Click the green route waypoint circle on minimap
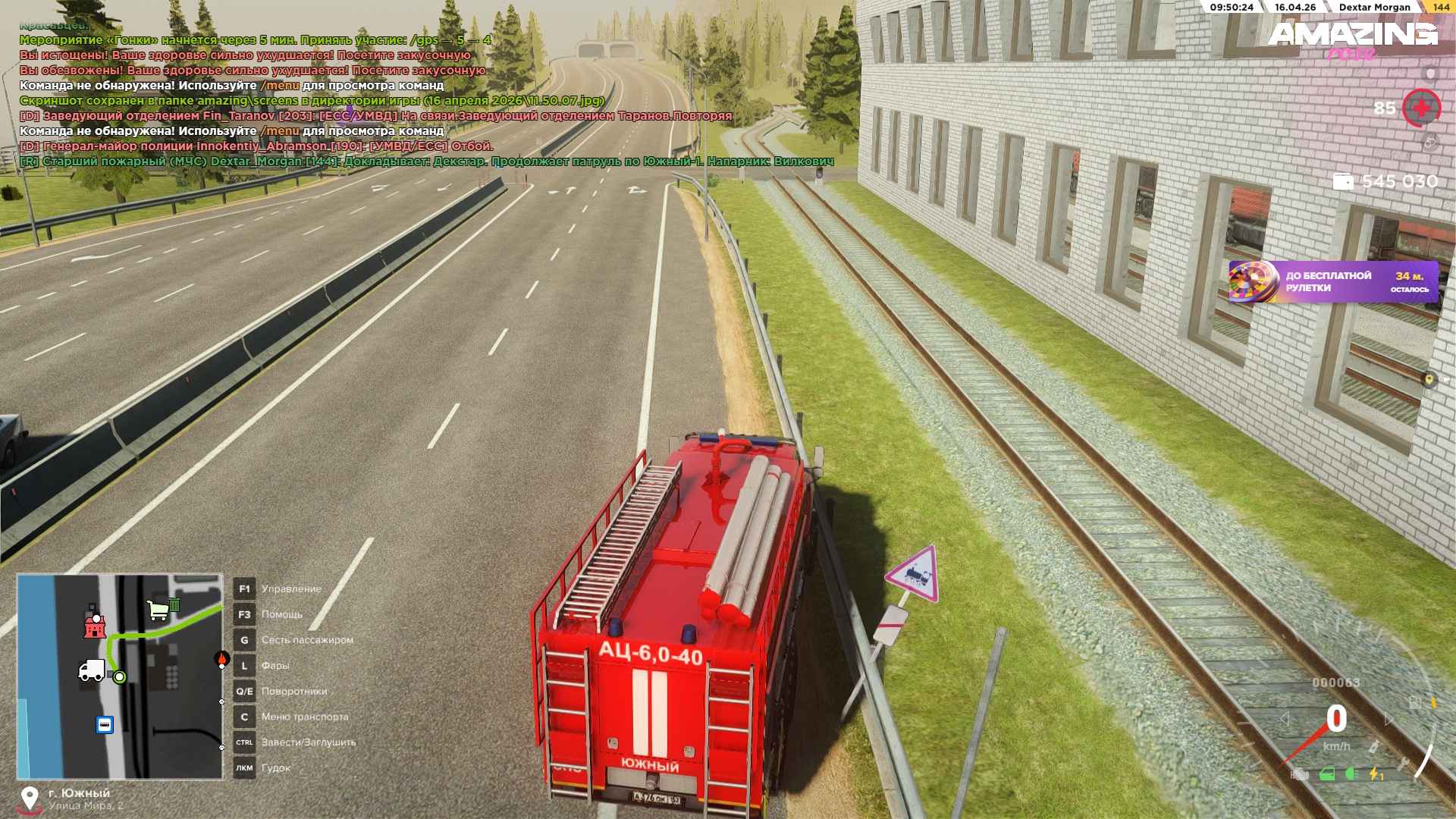 point(119,677)
